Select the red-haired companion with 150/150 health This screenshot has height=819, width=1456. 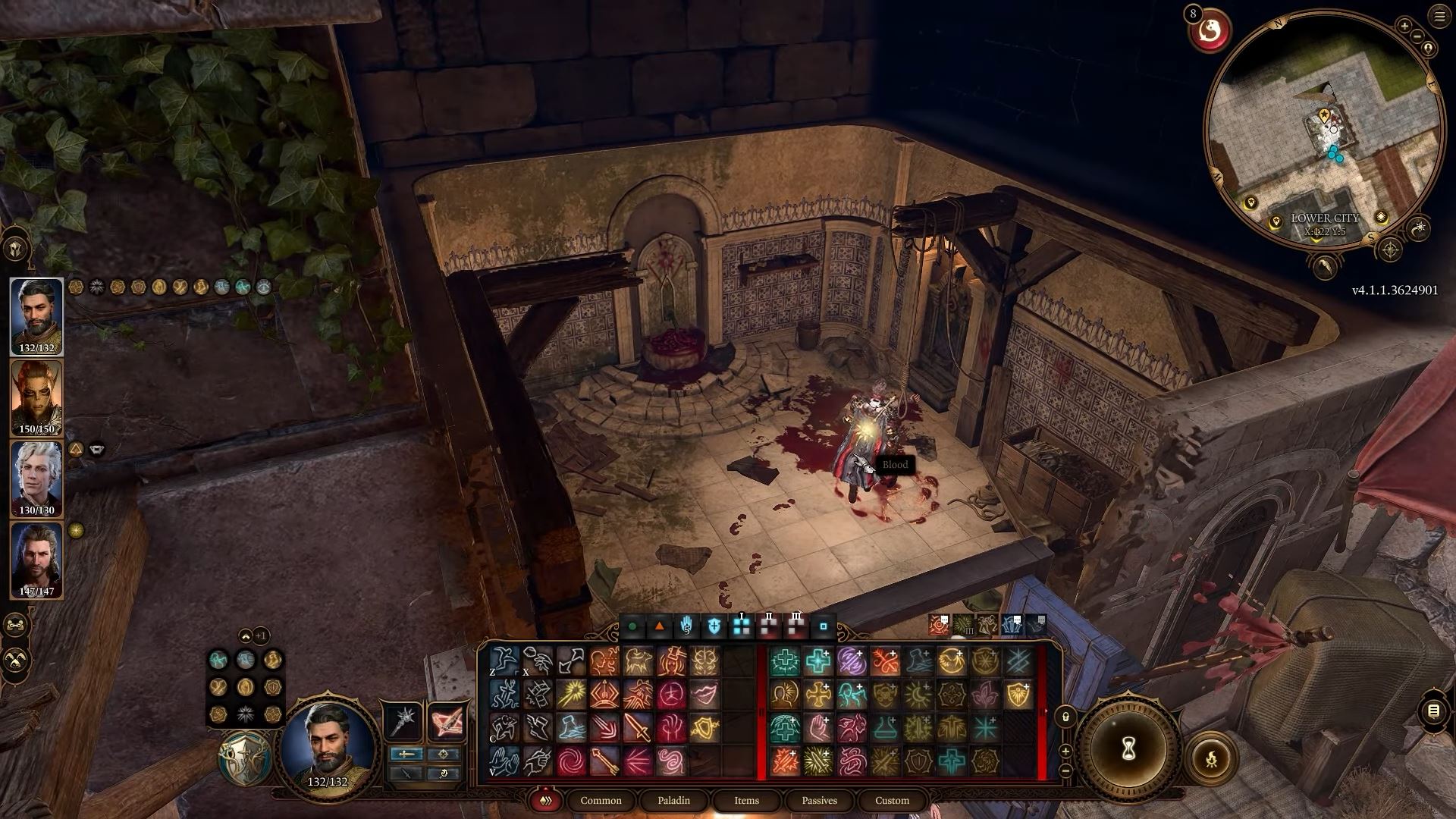pyautogui.click(x=36, y=397)
